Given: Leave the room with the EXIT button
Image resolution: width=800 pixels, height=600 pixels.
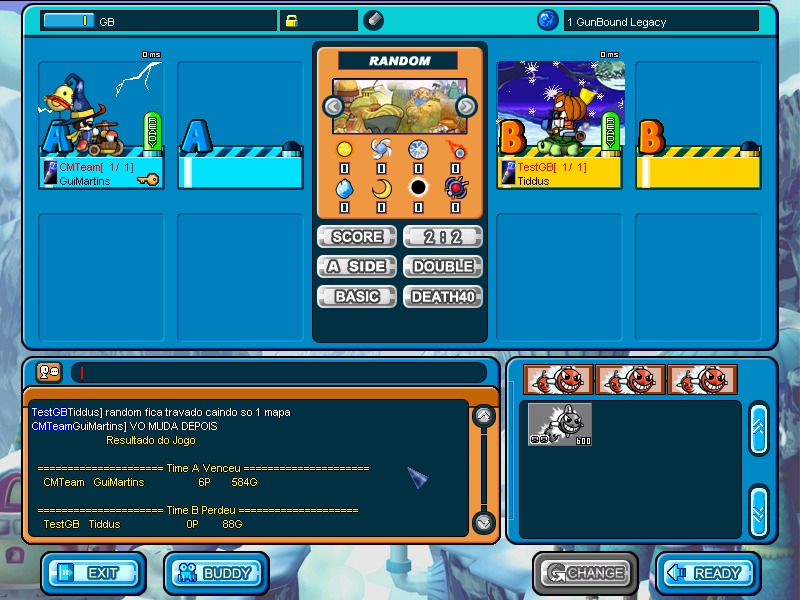Looking at the screenshot, I should (x=93, y=573).
